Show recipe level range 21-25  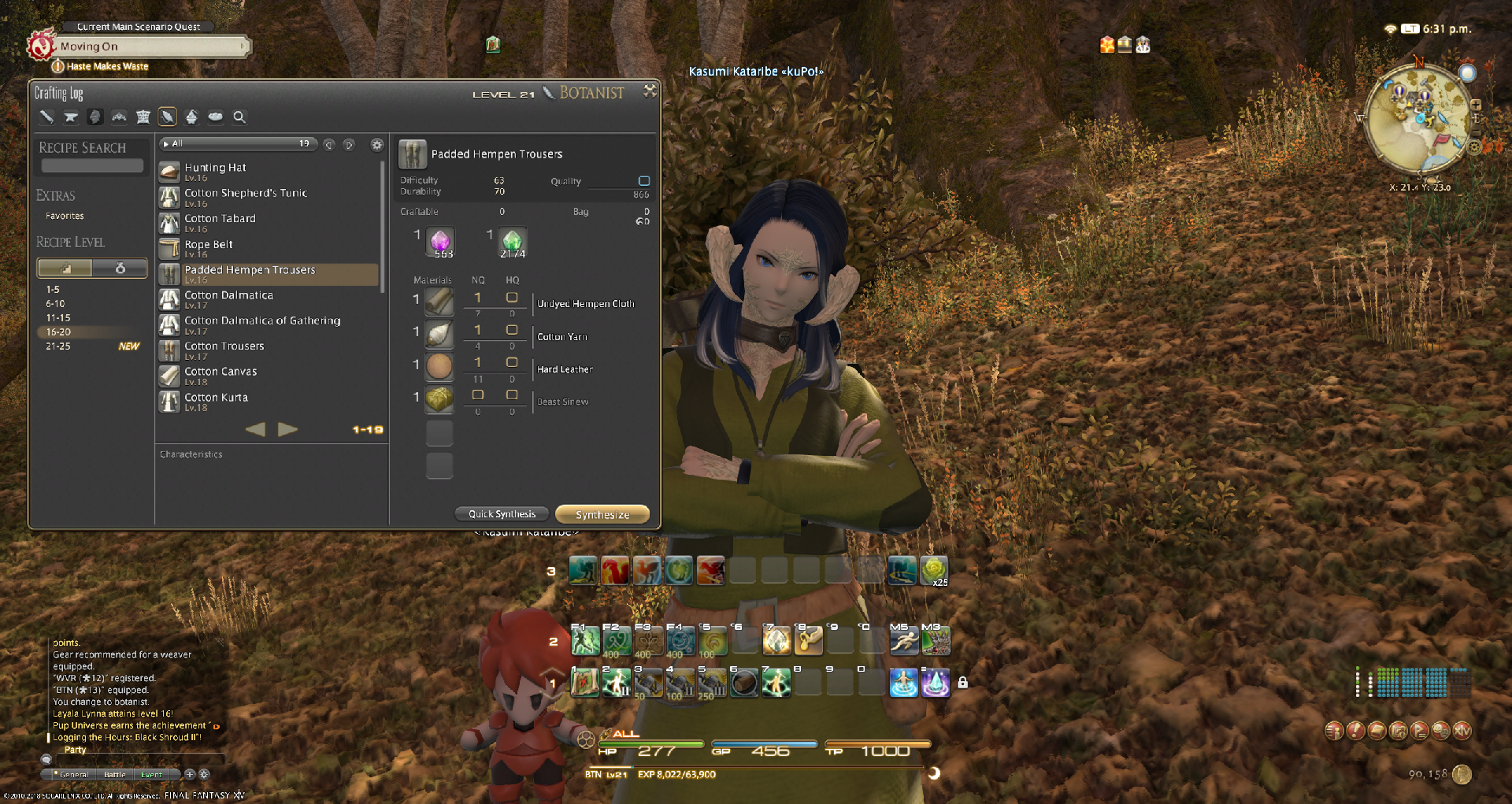point(58,346)
